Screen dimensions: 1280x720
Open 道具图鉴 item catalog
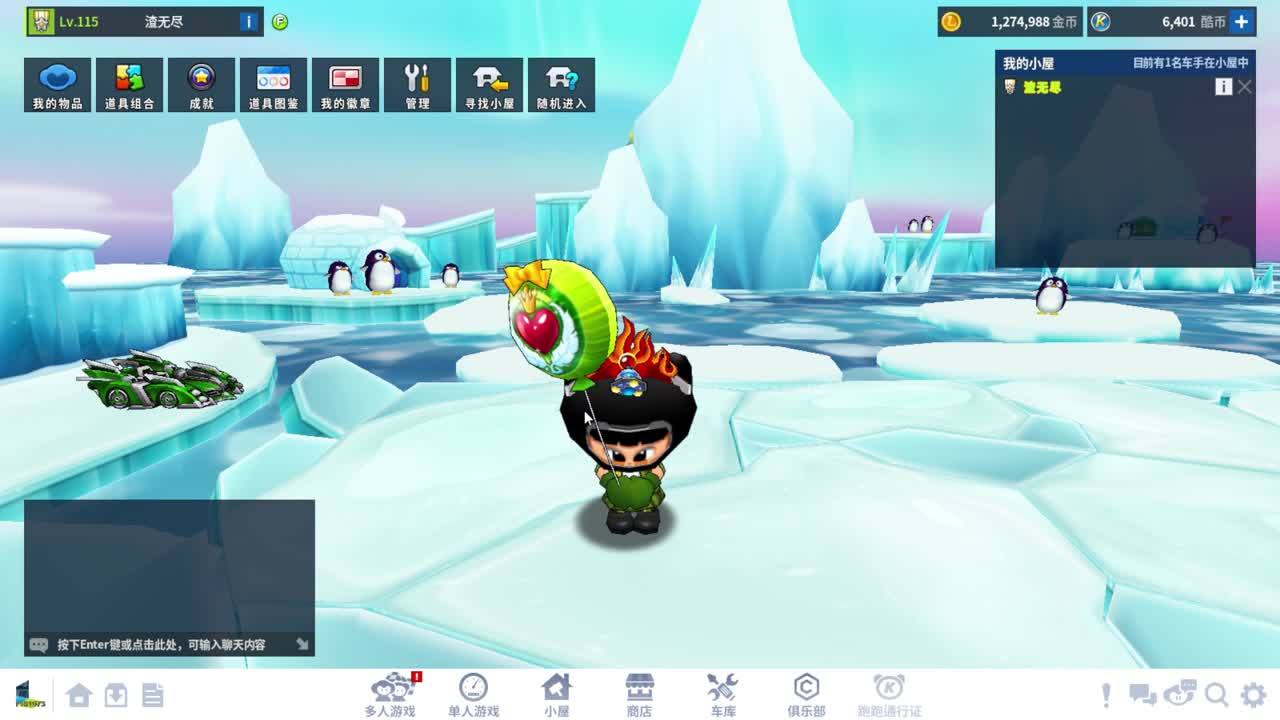tap(273, 85)
